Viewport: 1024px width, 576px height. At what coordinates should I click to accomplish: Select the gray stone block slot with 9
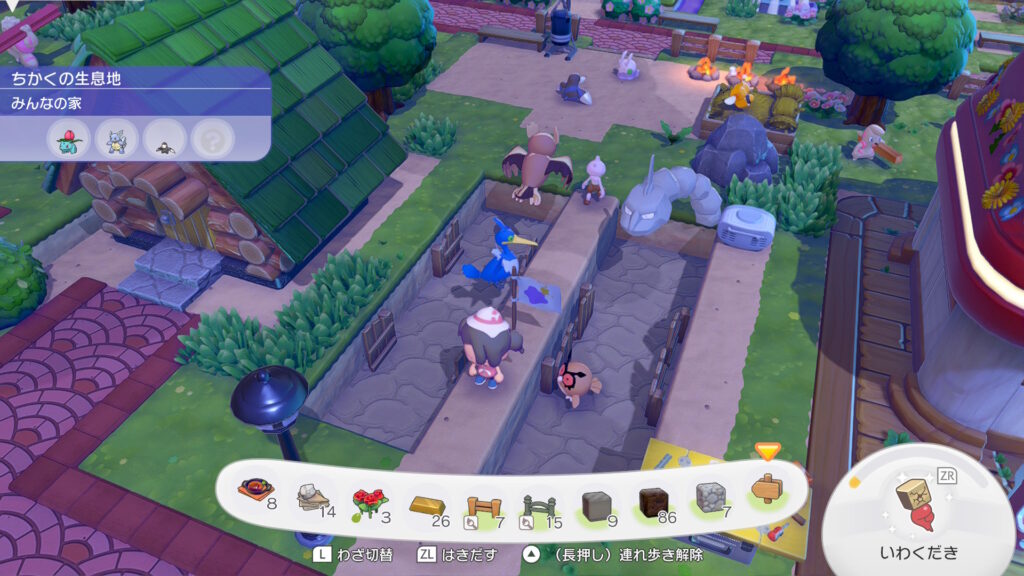[596, 494]
